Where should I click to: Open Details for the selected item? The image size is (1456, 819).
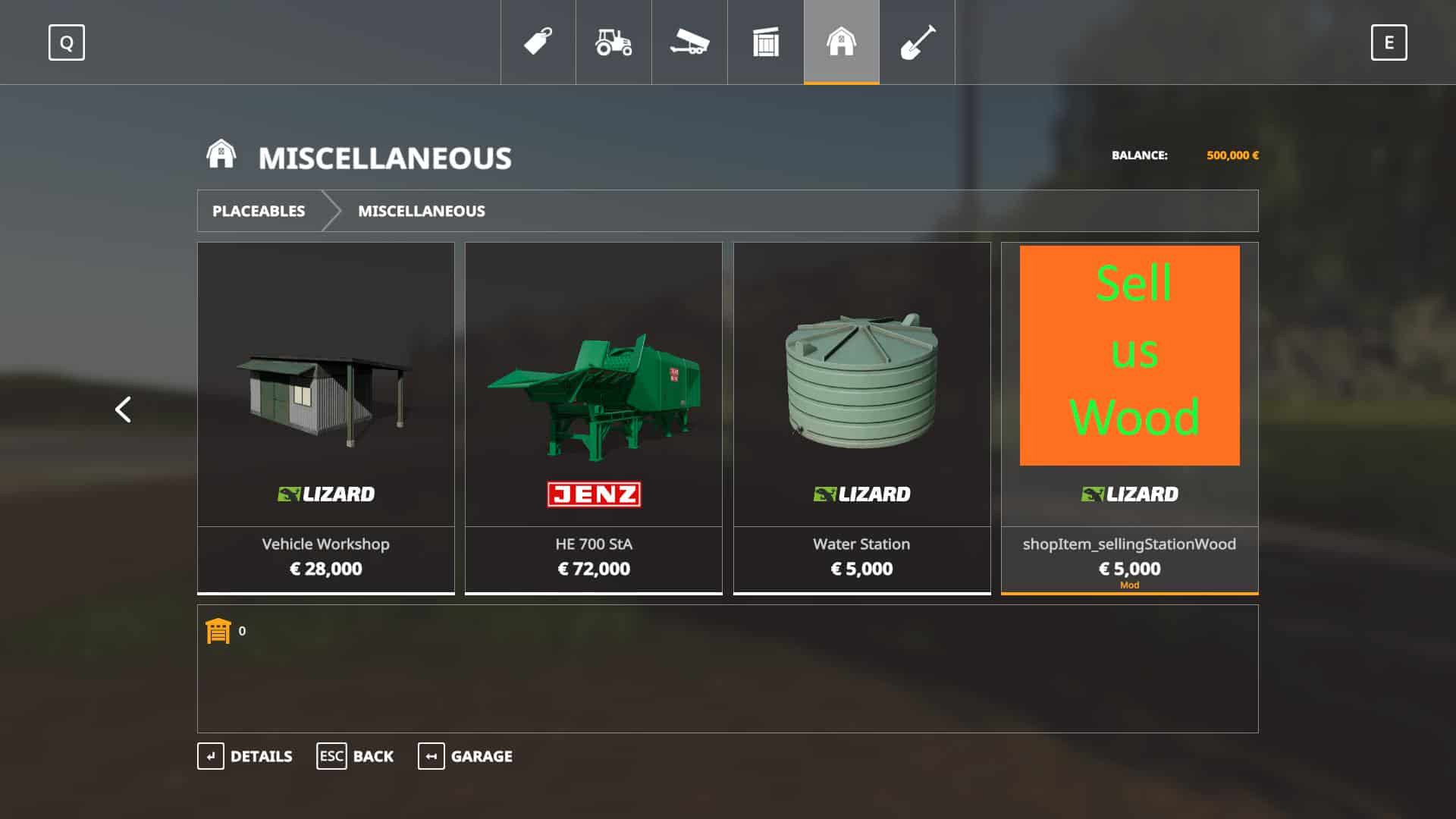(x=245, y=756)
